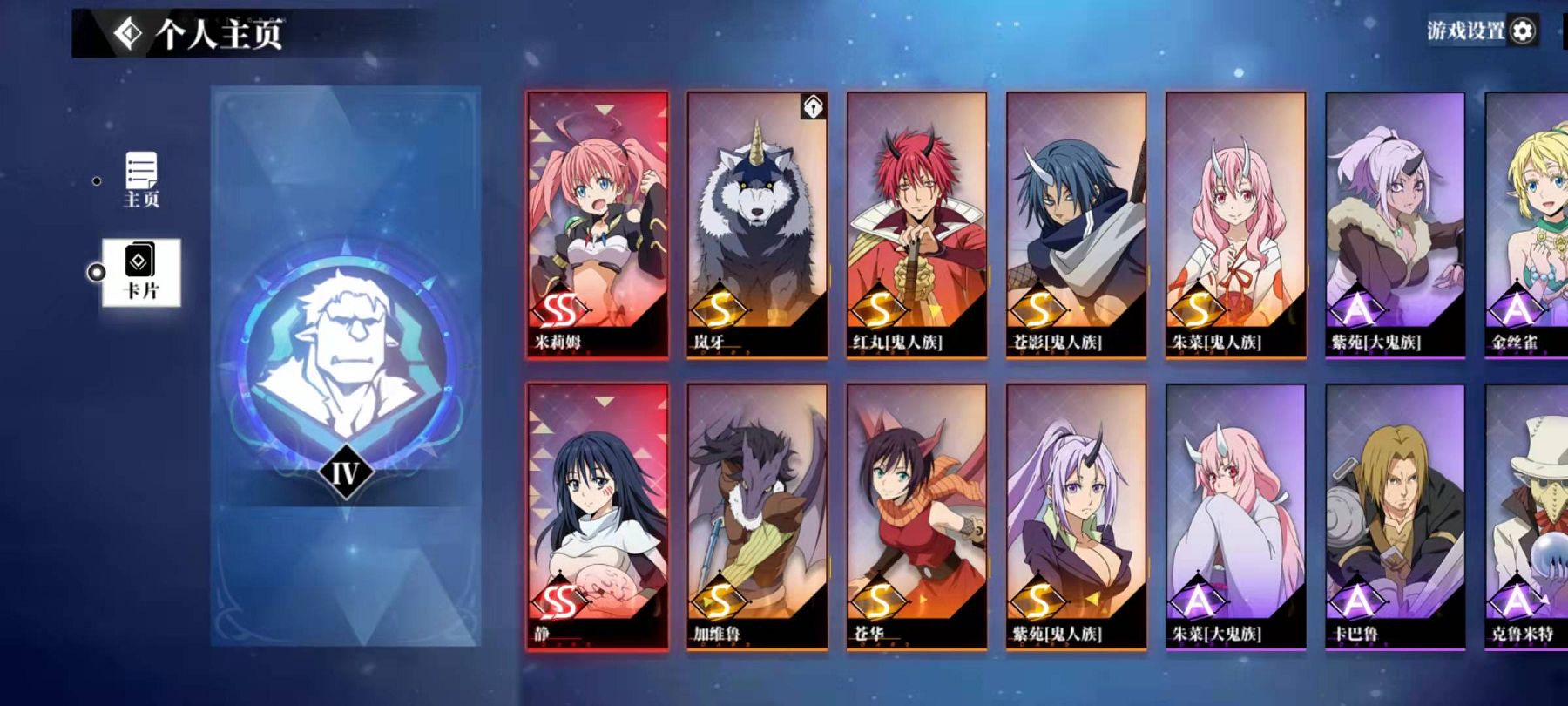Open the 卡巴鲁 card

tap(1395, 516)
